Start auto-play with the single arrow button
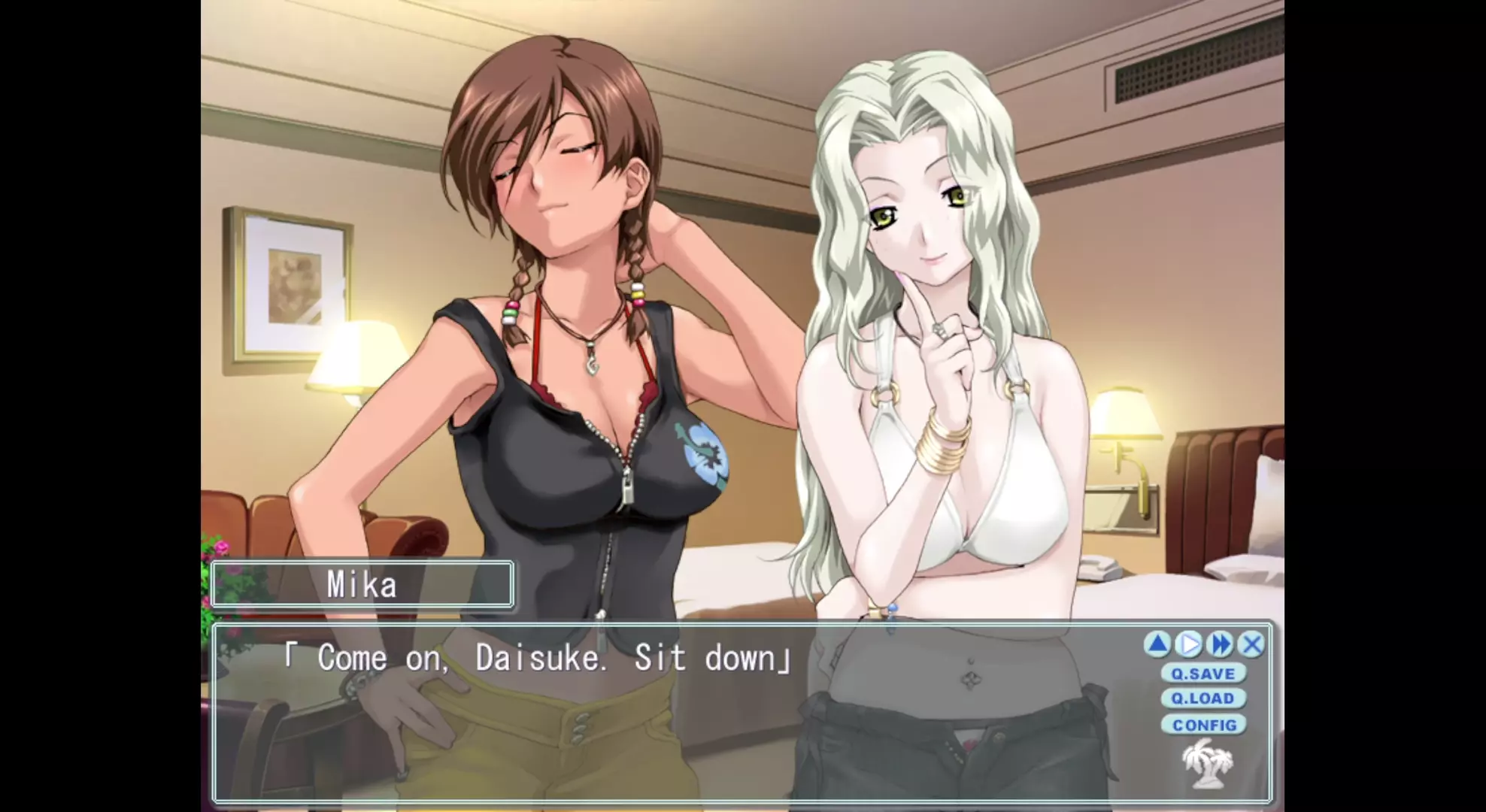The height and width of the screenshot is (812, 1486). pyautogui.click(x=1189, y=644)
